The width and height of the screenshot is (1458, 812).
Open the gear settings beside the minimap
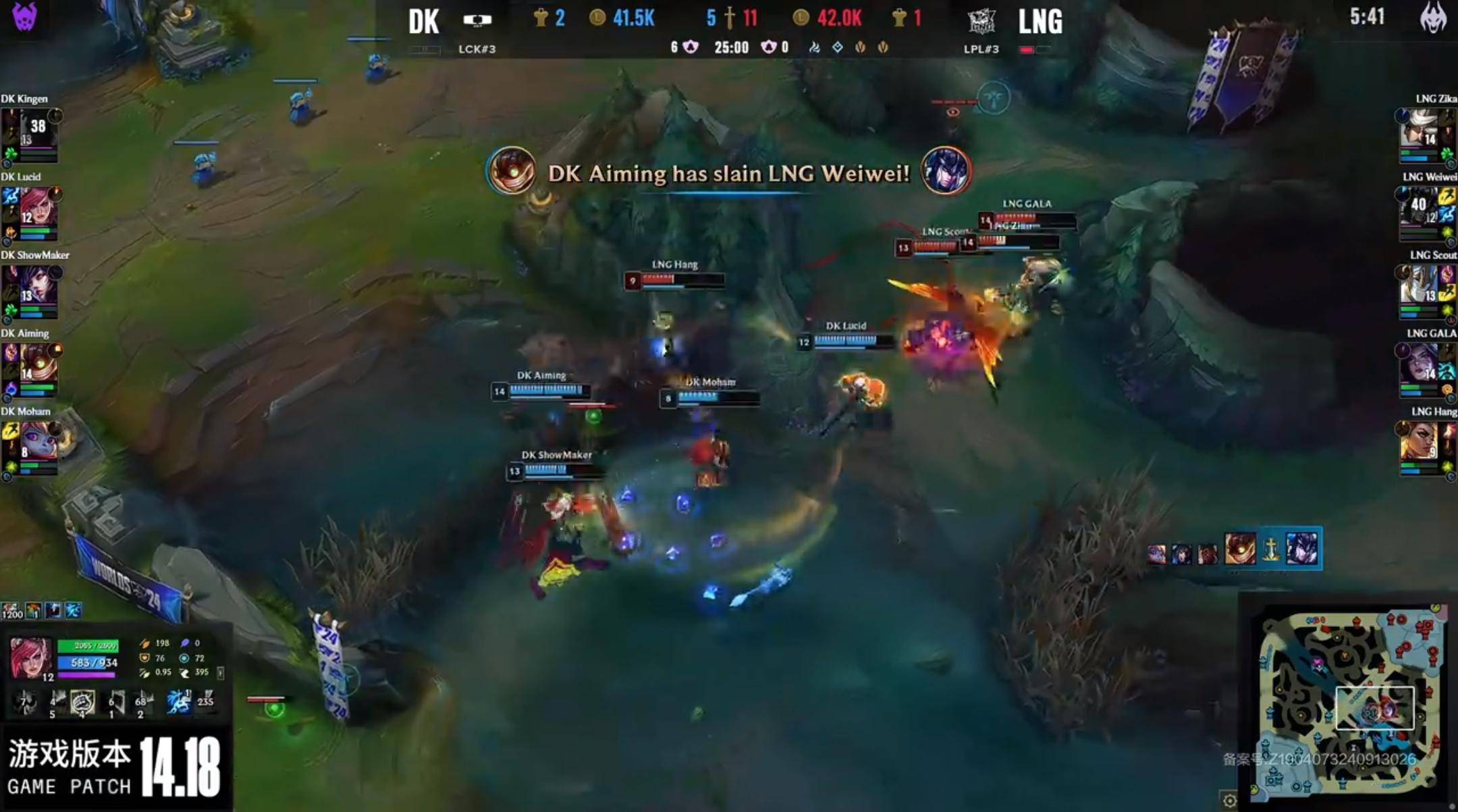pyautogui.click(x=1230, y=801)
